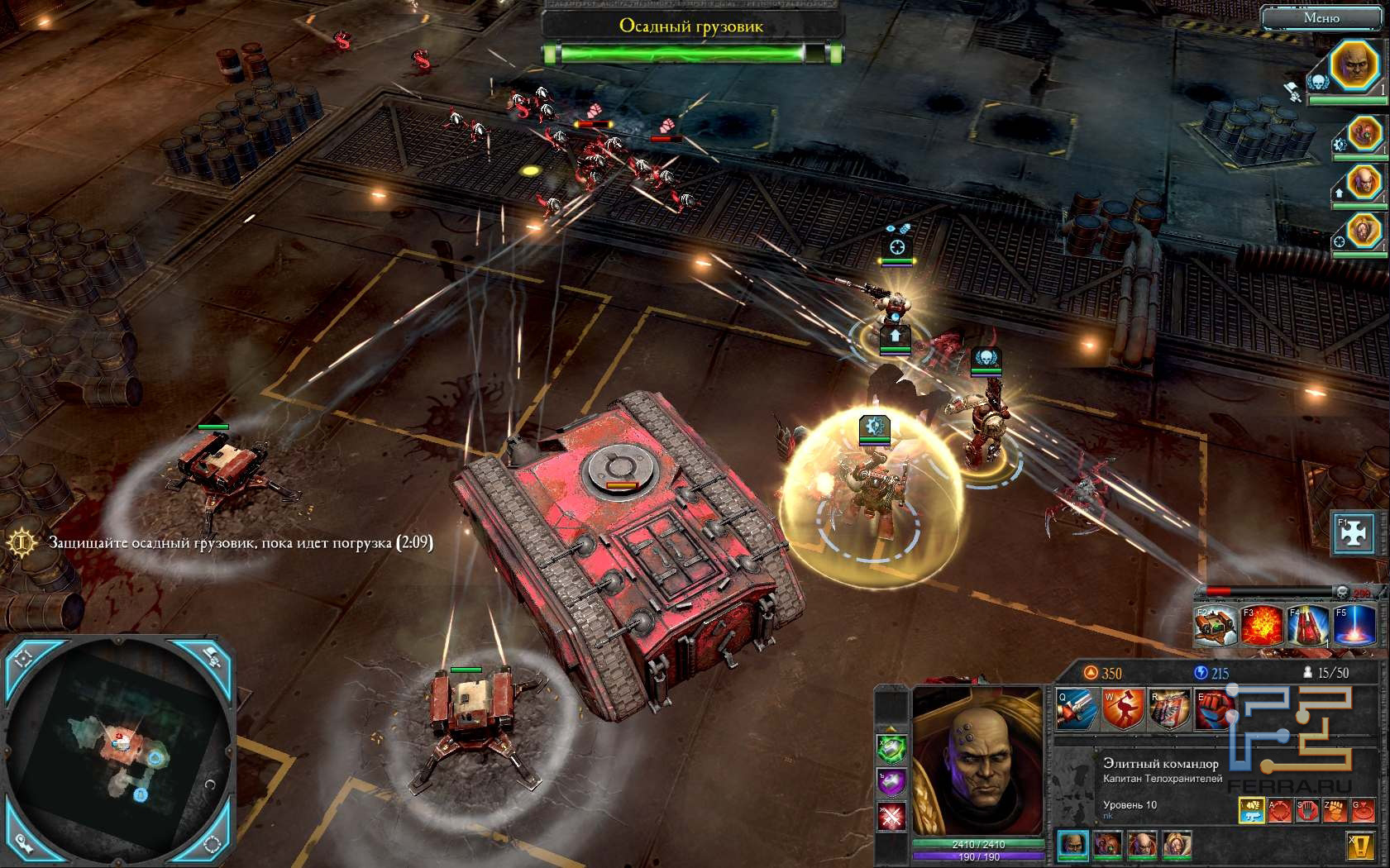Use the Q sword strike ability
The image size is (1390, 868).
coord(1076,709)
